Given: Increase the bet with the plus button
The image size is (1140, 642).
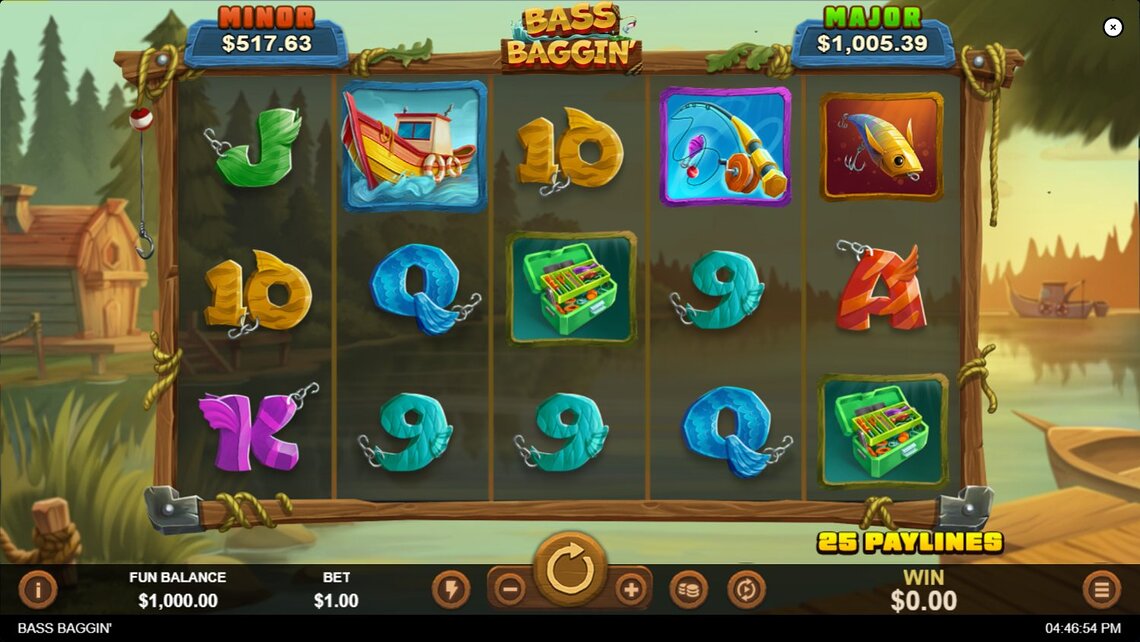Looking at the screenshot, I should (631, 589).
